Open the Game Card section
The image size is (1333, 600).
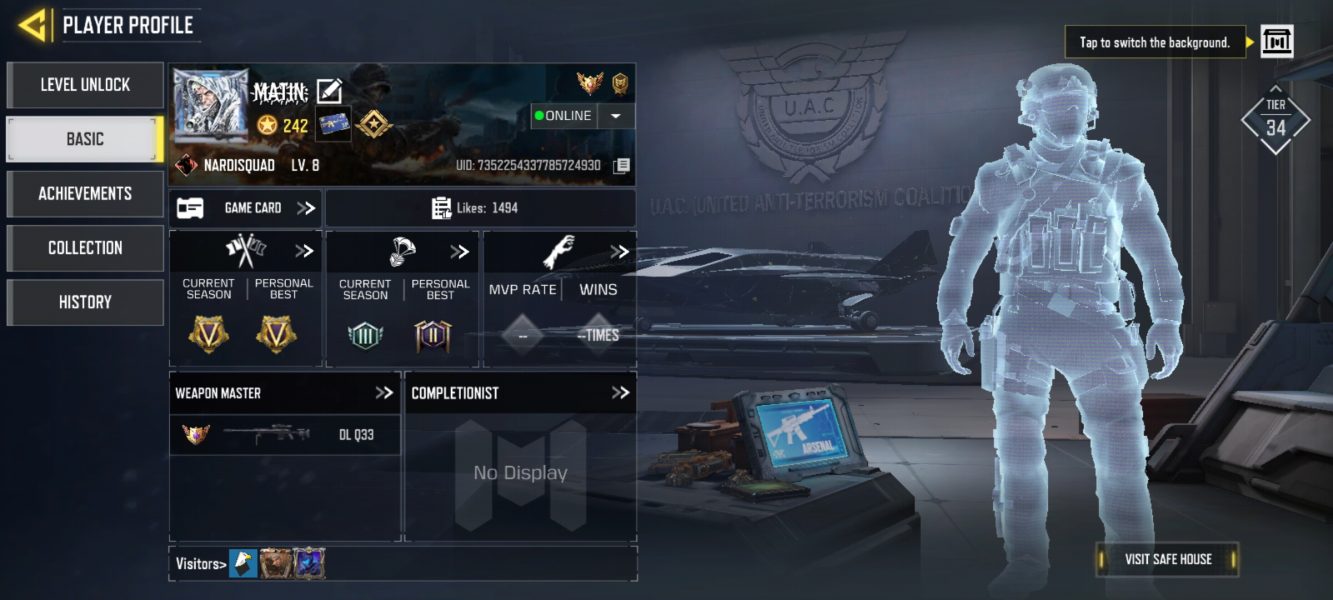pos(245,208)
